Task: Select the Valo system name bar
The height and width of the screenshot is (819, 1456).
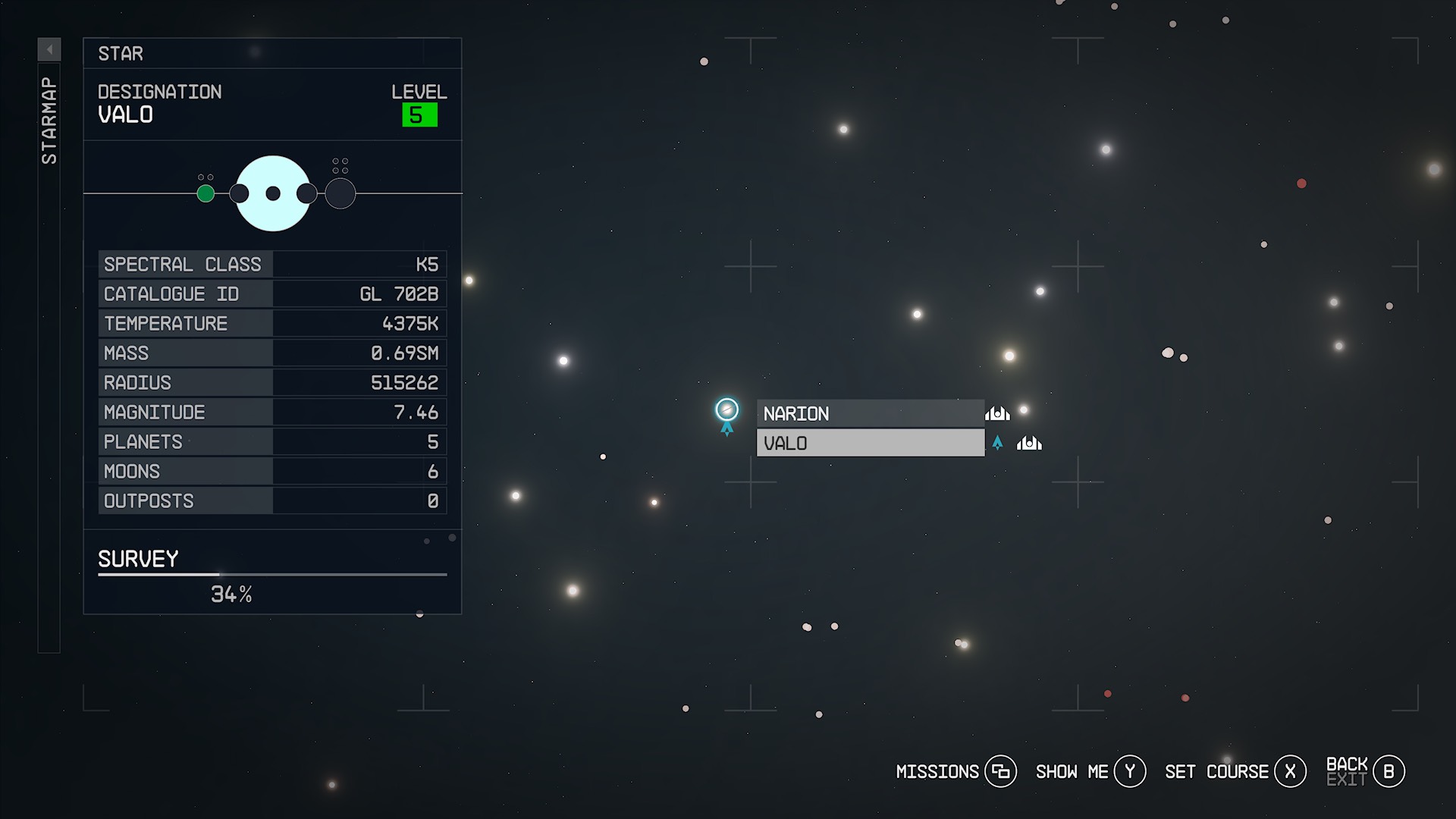Action: 870,443
